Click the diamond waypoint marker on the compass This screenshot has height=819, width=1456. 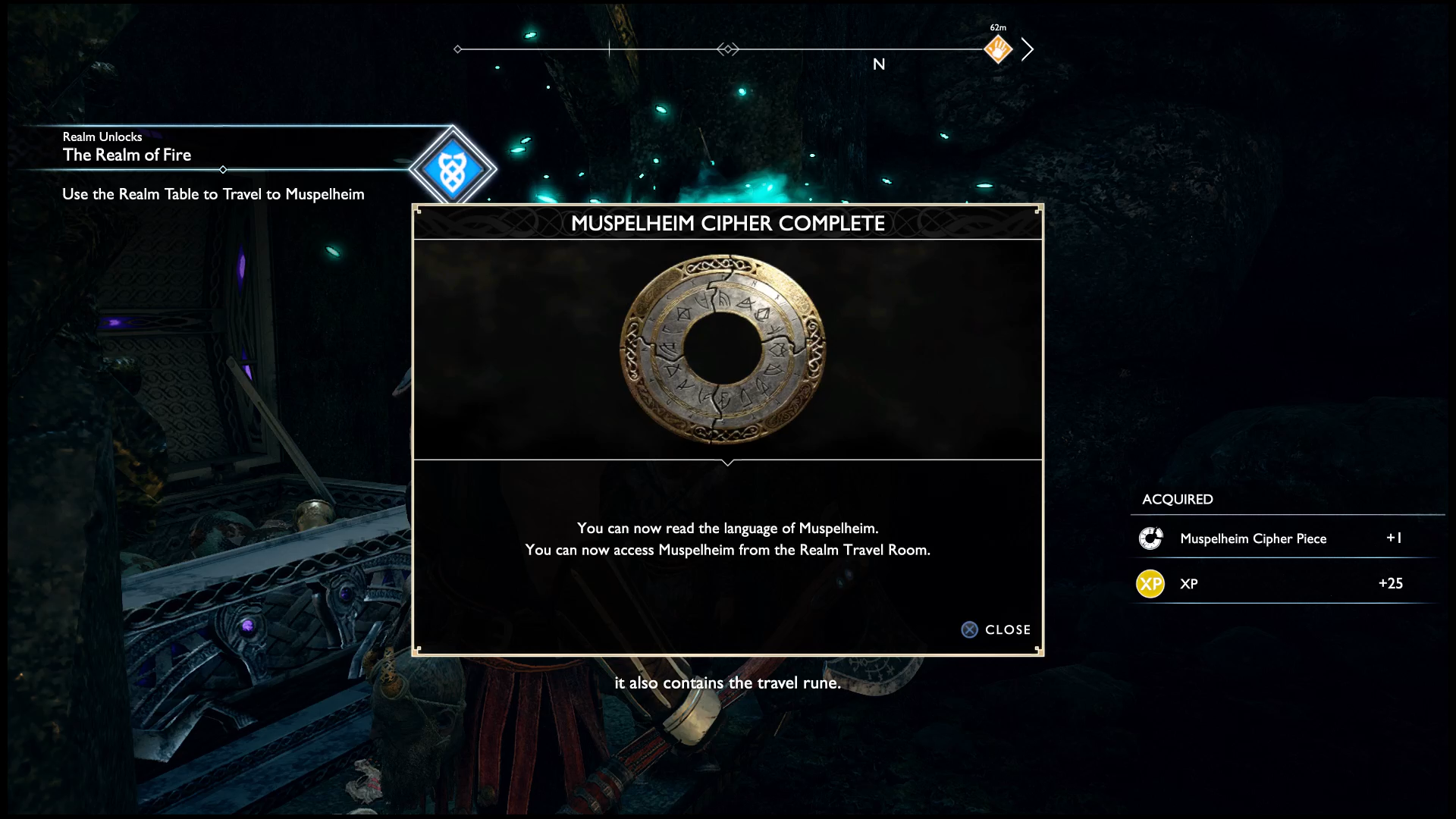729,48
